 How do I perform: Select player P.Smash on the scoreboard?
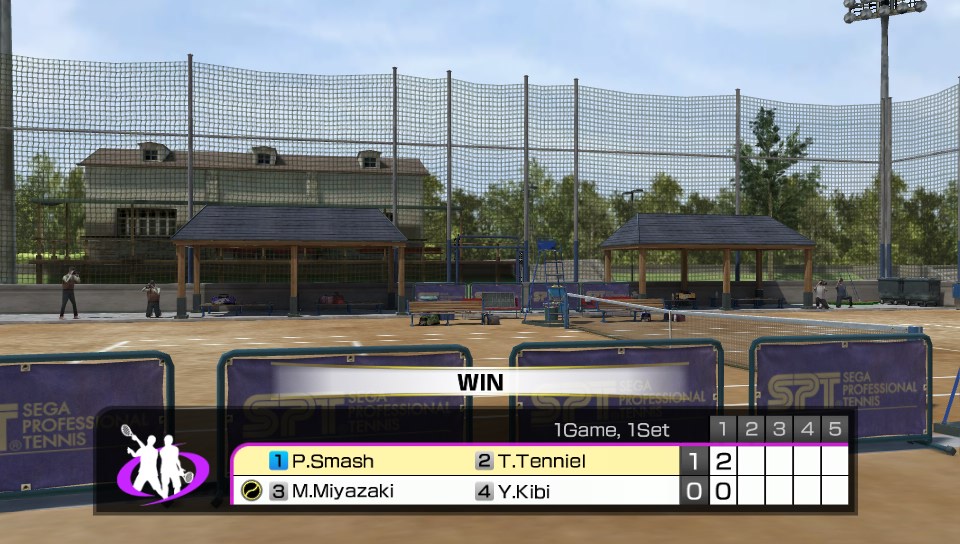pyautogui.click(x=332, y=461)
